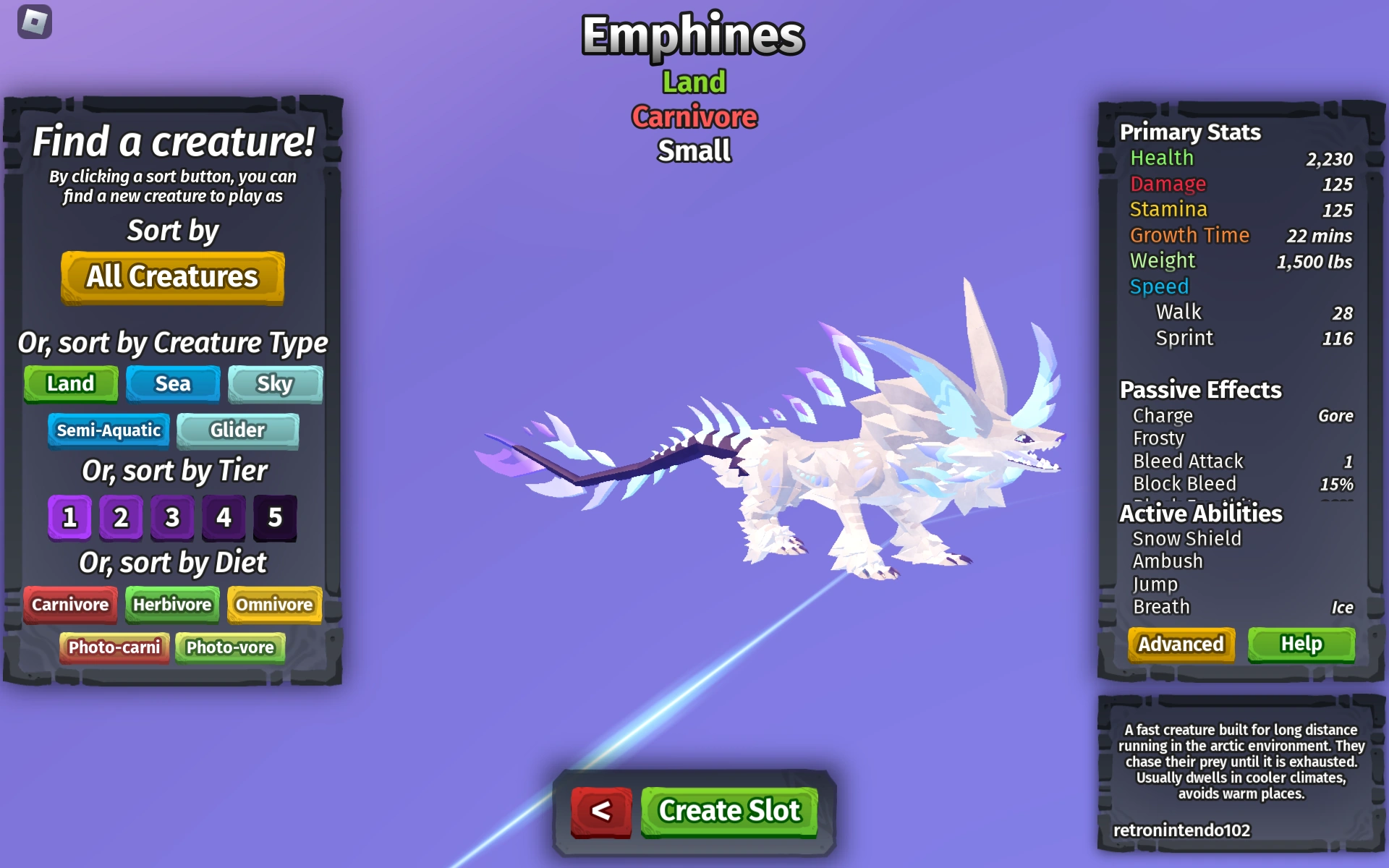
Task: Select Tier 1 sorting option
Action: coord(69,516)
